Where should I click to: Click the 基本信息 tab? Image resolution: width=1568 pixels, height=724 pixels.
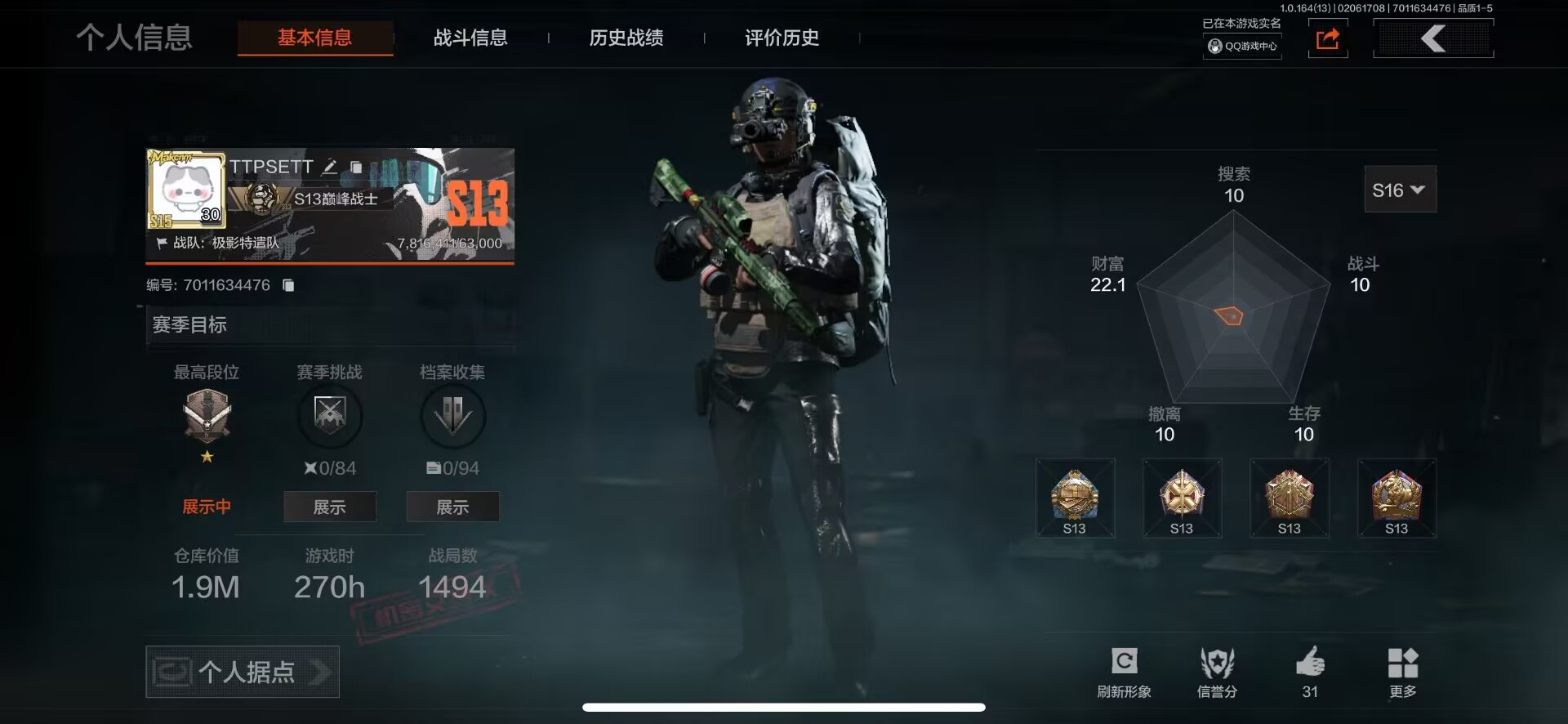click(315, 38)
